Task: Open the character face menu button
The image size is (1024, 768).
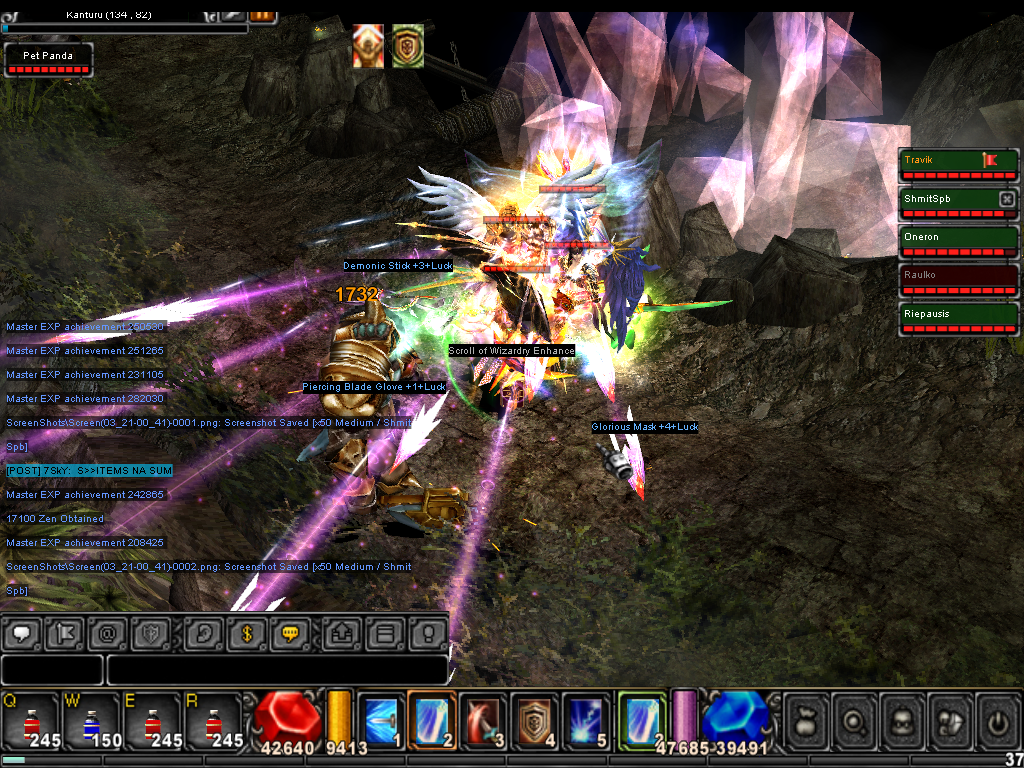Action: pyautogui.click(x=905, y=721)
